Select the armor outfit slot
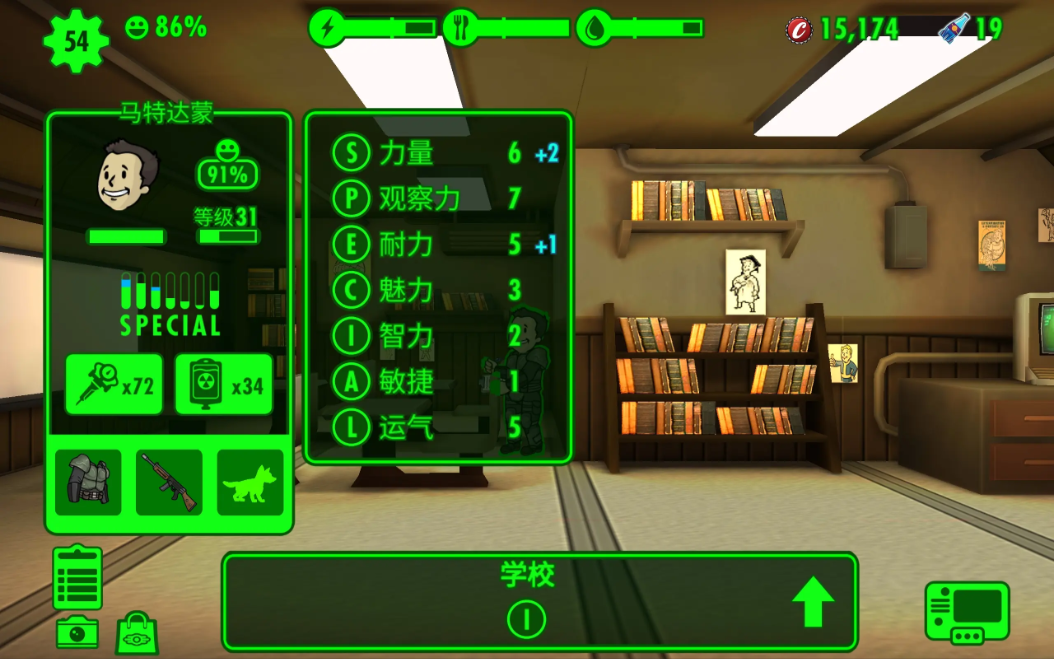 (88, 482)
